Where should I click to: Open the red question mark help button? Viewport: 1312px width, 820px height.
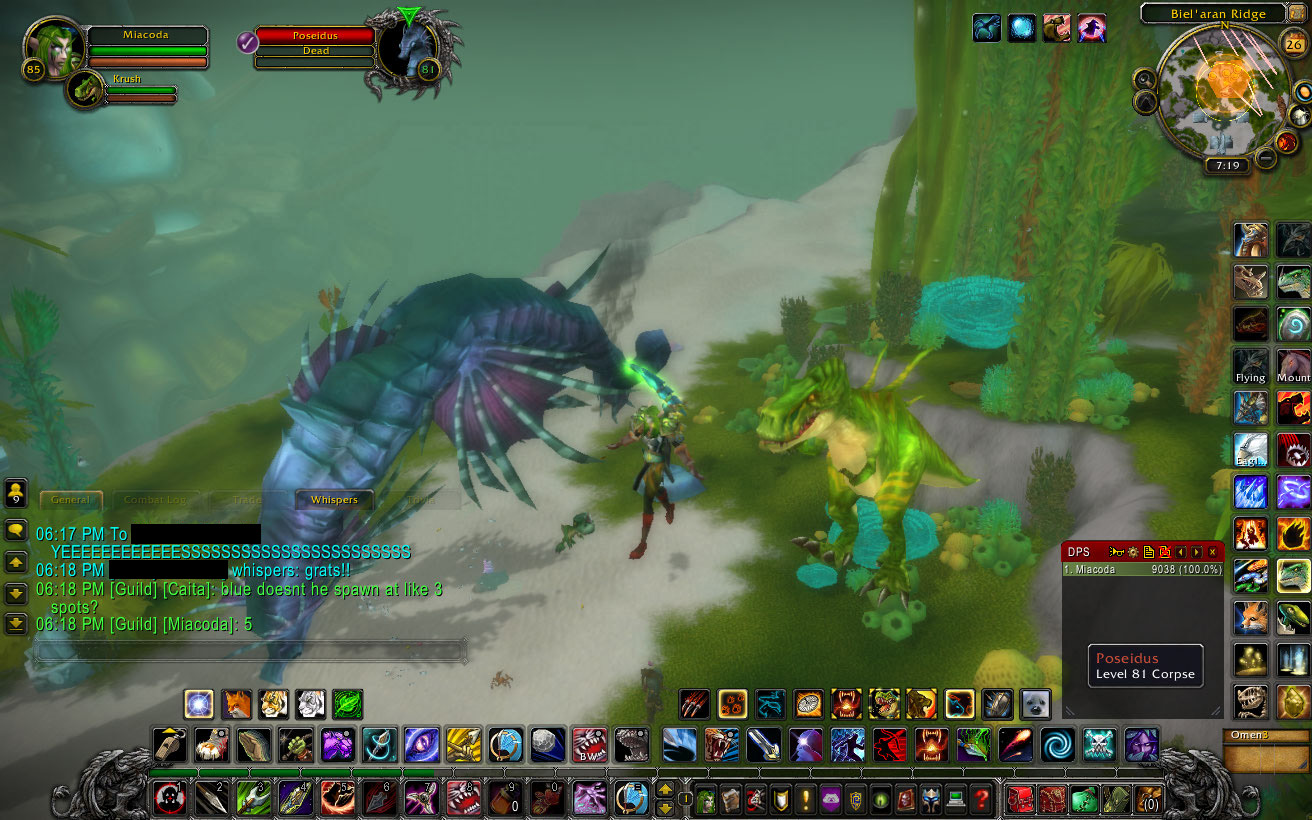point(982,799)
